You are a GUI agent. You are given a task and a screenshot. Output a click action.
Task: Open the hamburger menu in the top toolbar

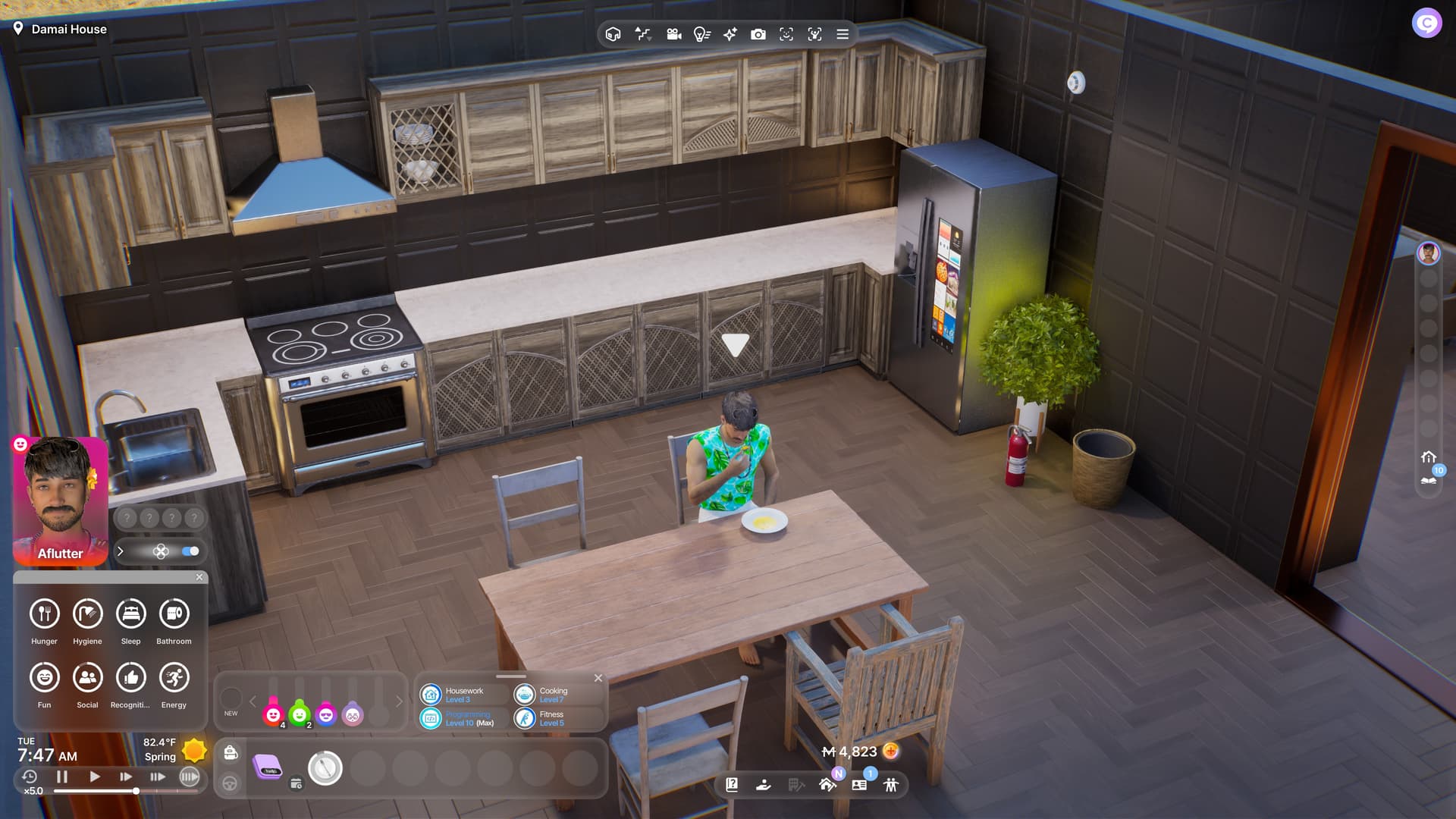coord(843,34)
